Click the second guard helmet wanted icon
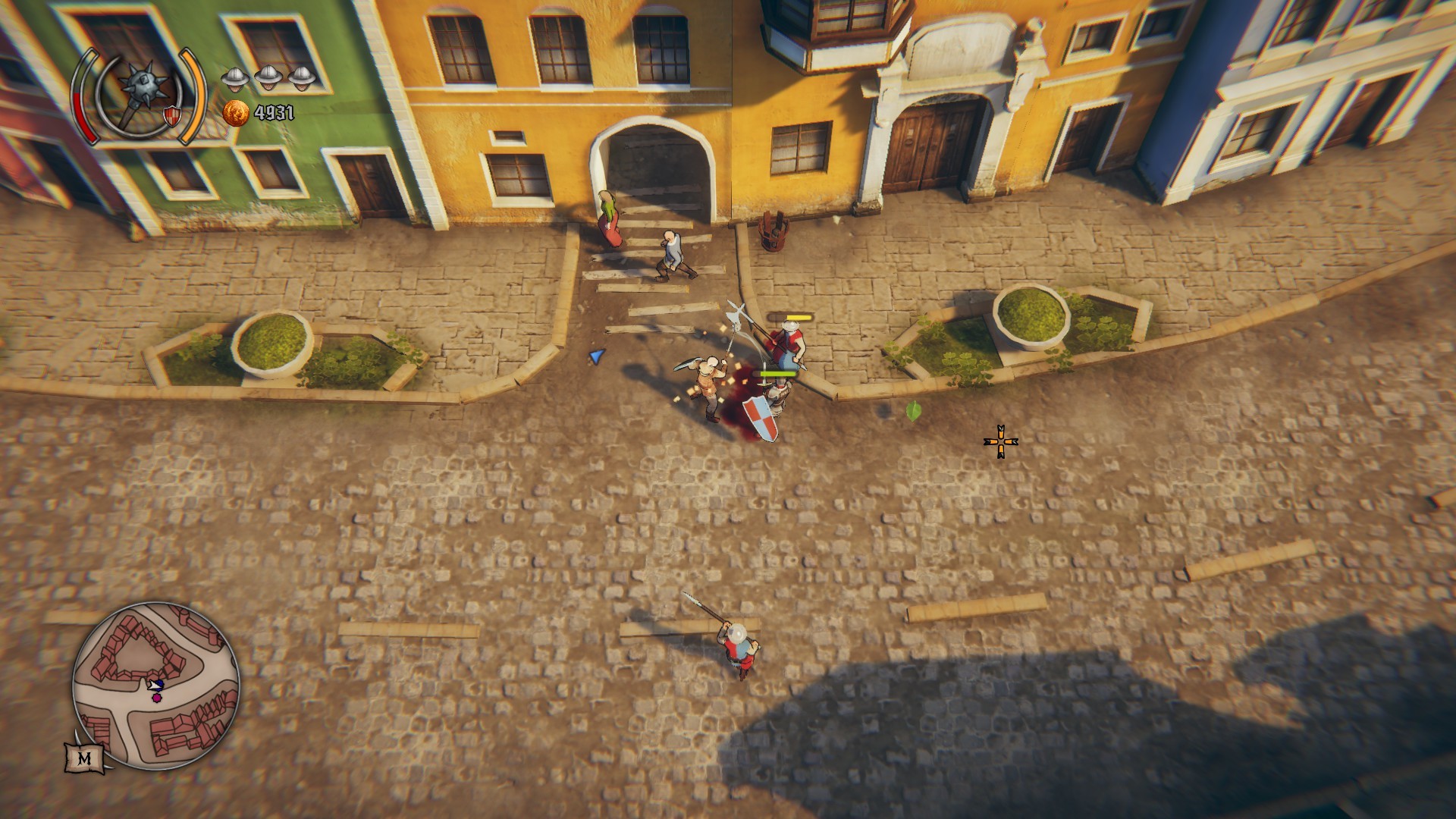The image size is (1456, 819). 268,77
